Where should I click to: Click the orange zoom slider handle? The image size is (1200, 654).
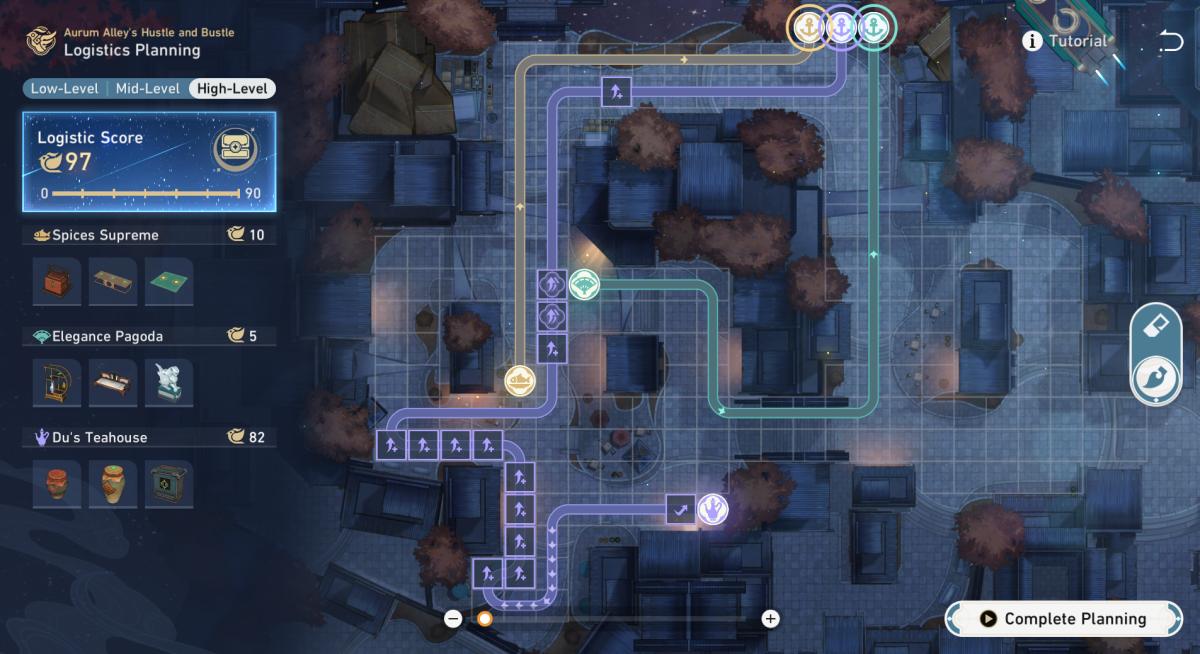[x=485, y=619]
